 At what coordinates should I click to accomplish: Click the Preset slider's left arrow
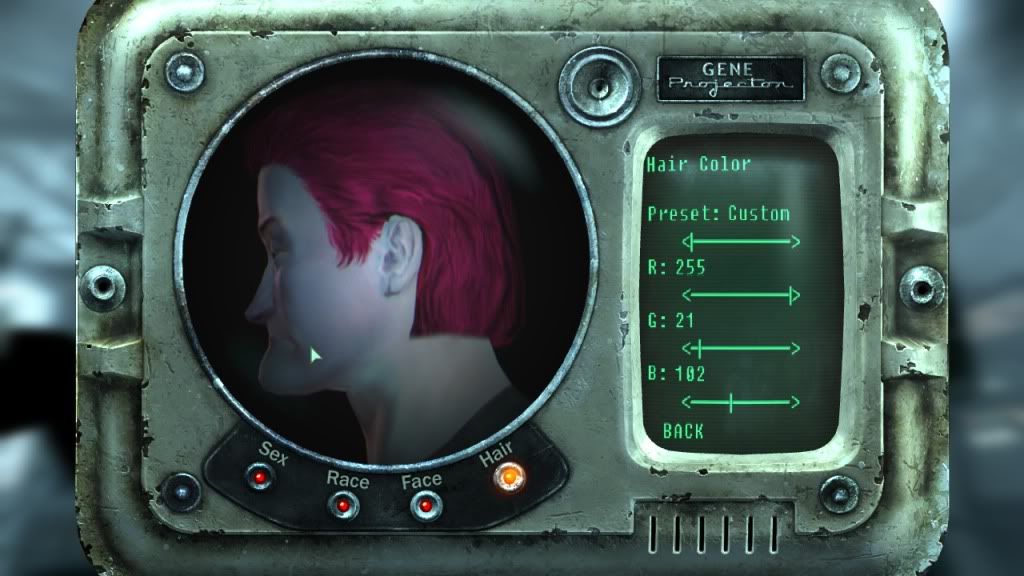tap(686, 241)
